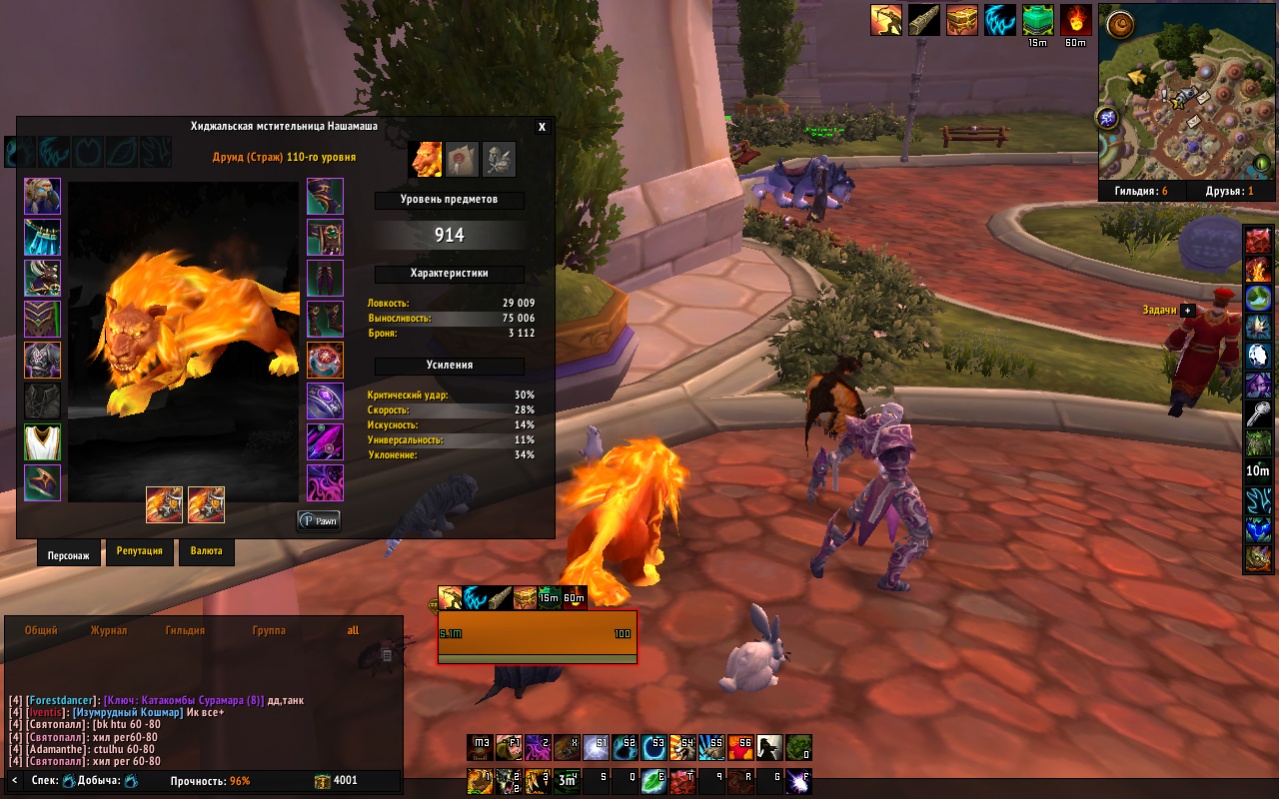The image size is (1279, 799).
Task: Click the golden treasure chest buff icon
Action: [x=962, y=20]
